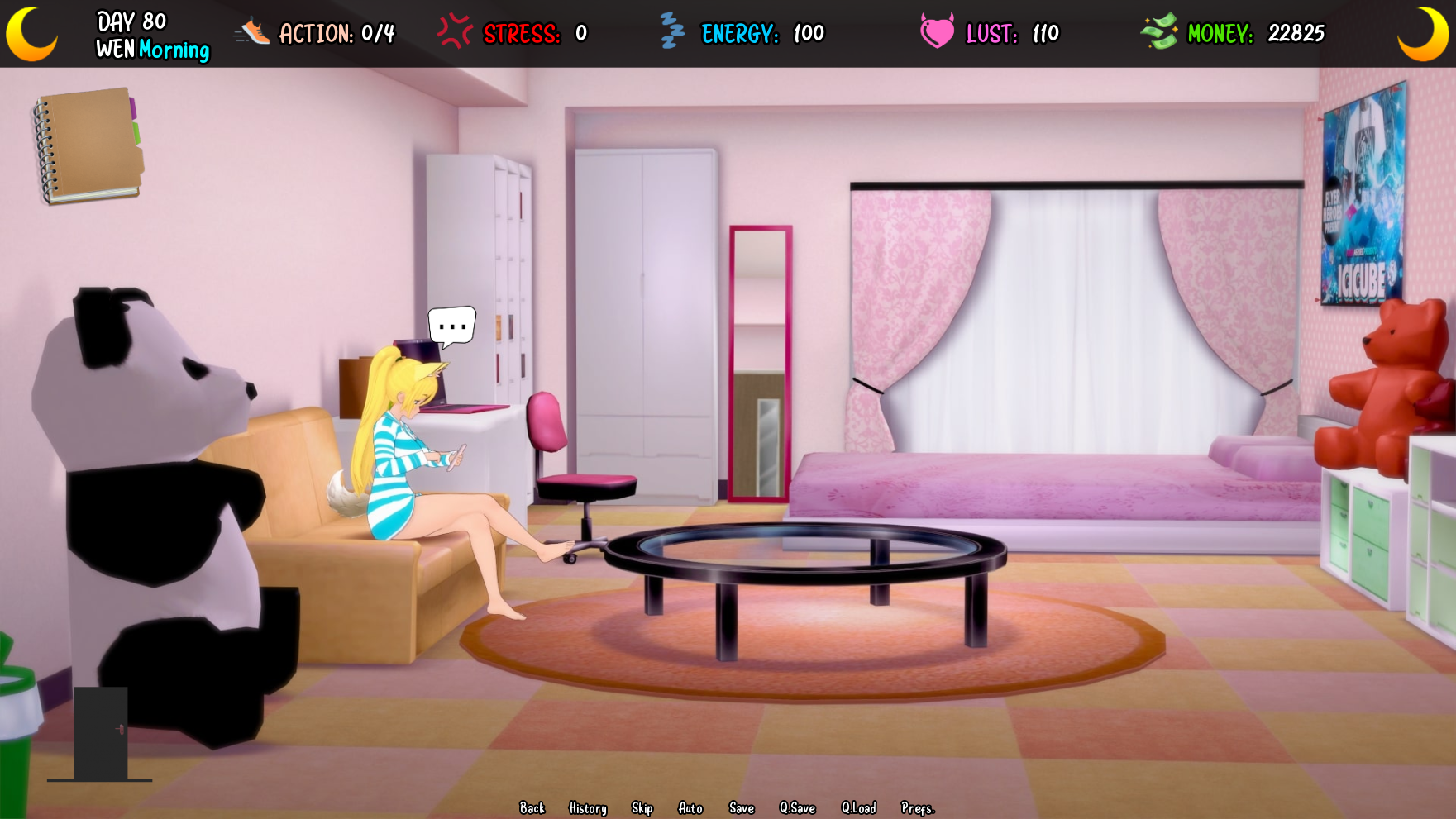Select the horned heart Lust icon

coord(935,33)
